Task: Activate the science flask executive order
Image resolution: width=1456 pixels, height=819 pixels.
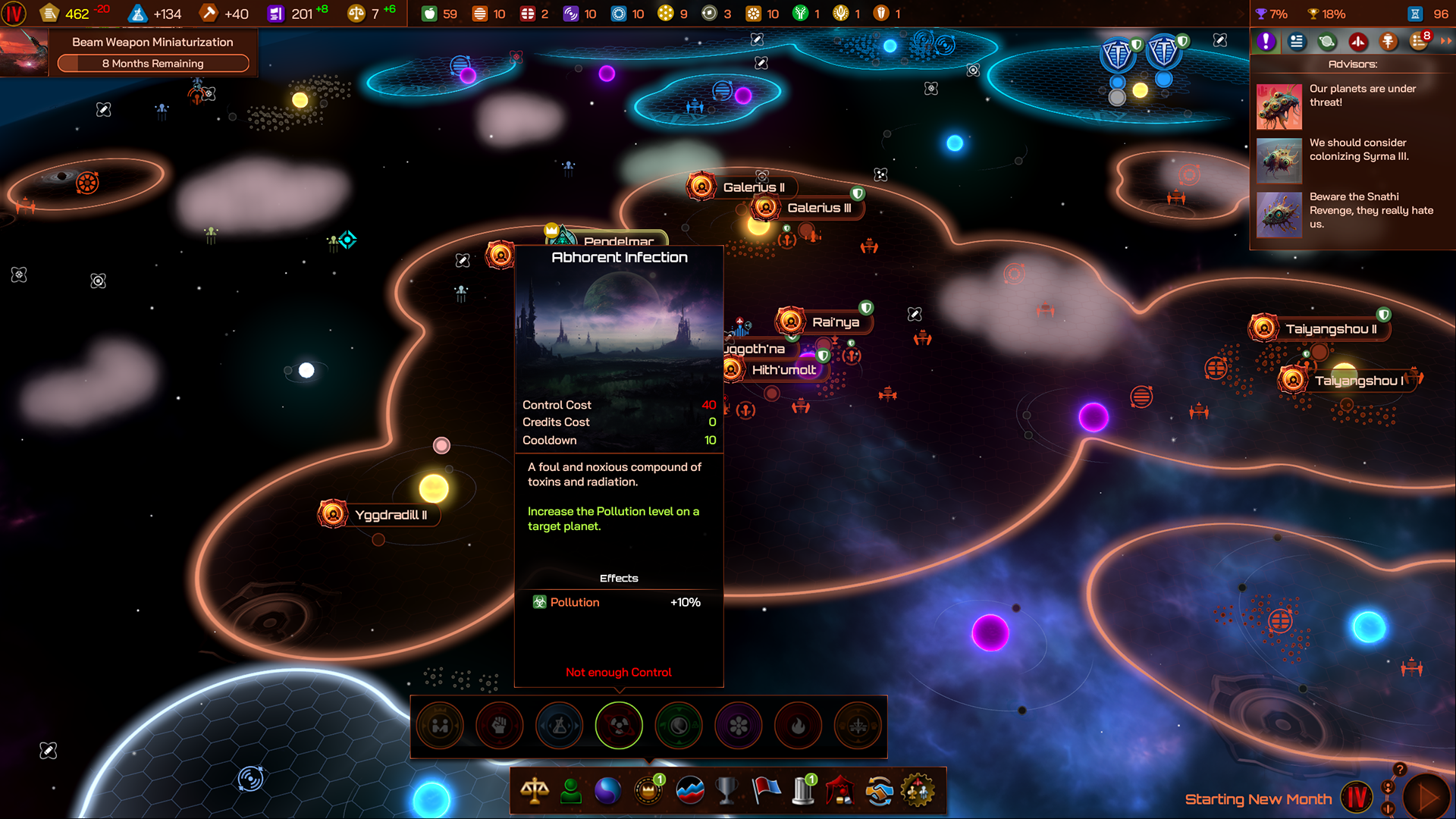Action: click(559, 726)
